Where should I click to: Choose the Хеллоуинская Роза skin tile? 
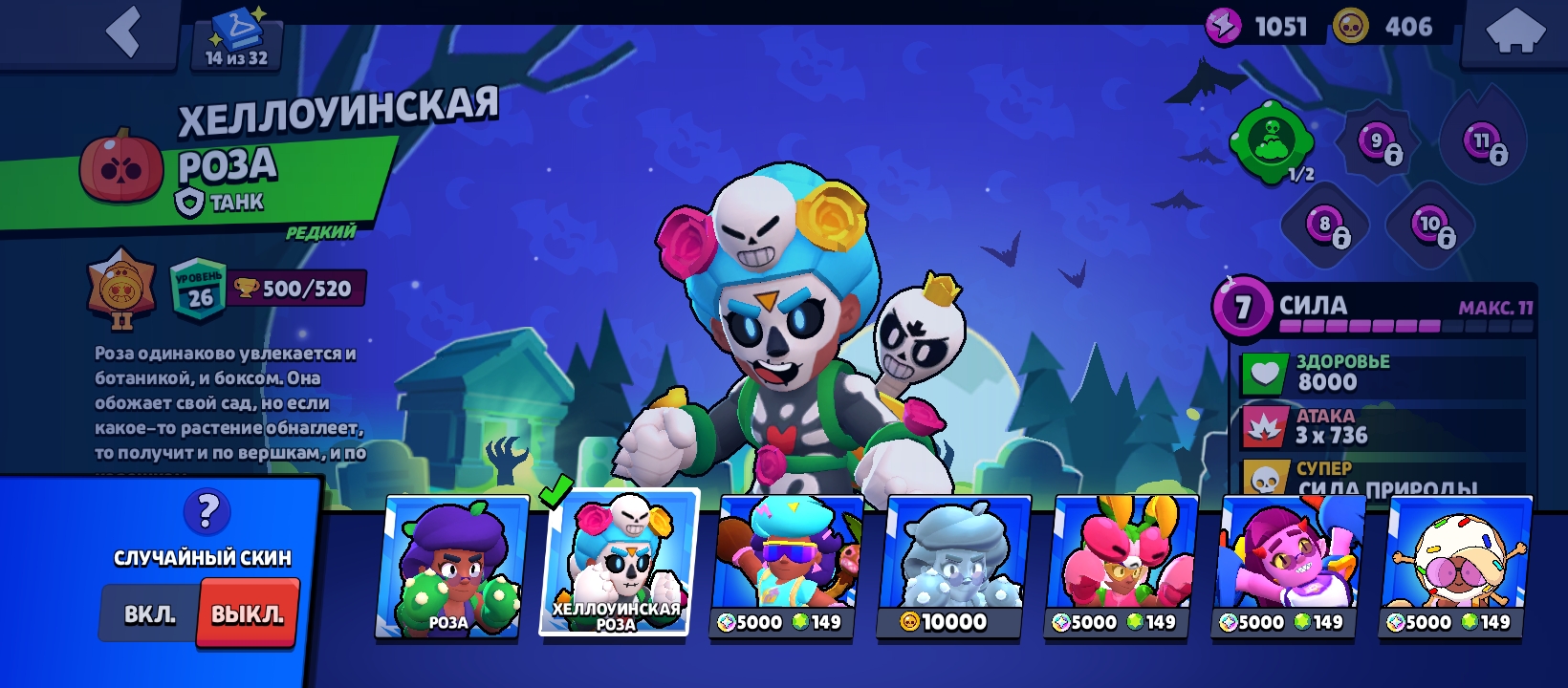(619, 563)
